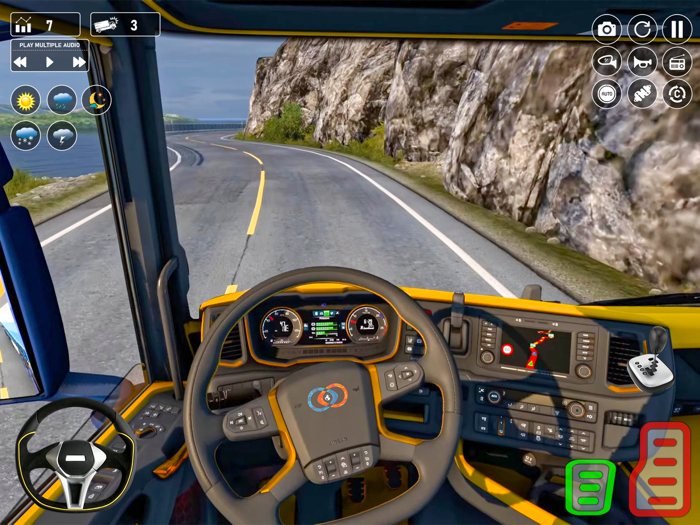Go back to previous audio track
The width and height of the screenshot is (700, 525).
tap(21, 62)
